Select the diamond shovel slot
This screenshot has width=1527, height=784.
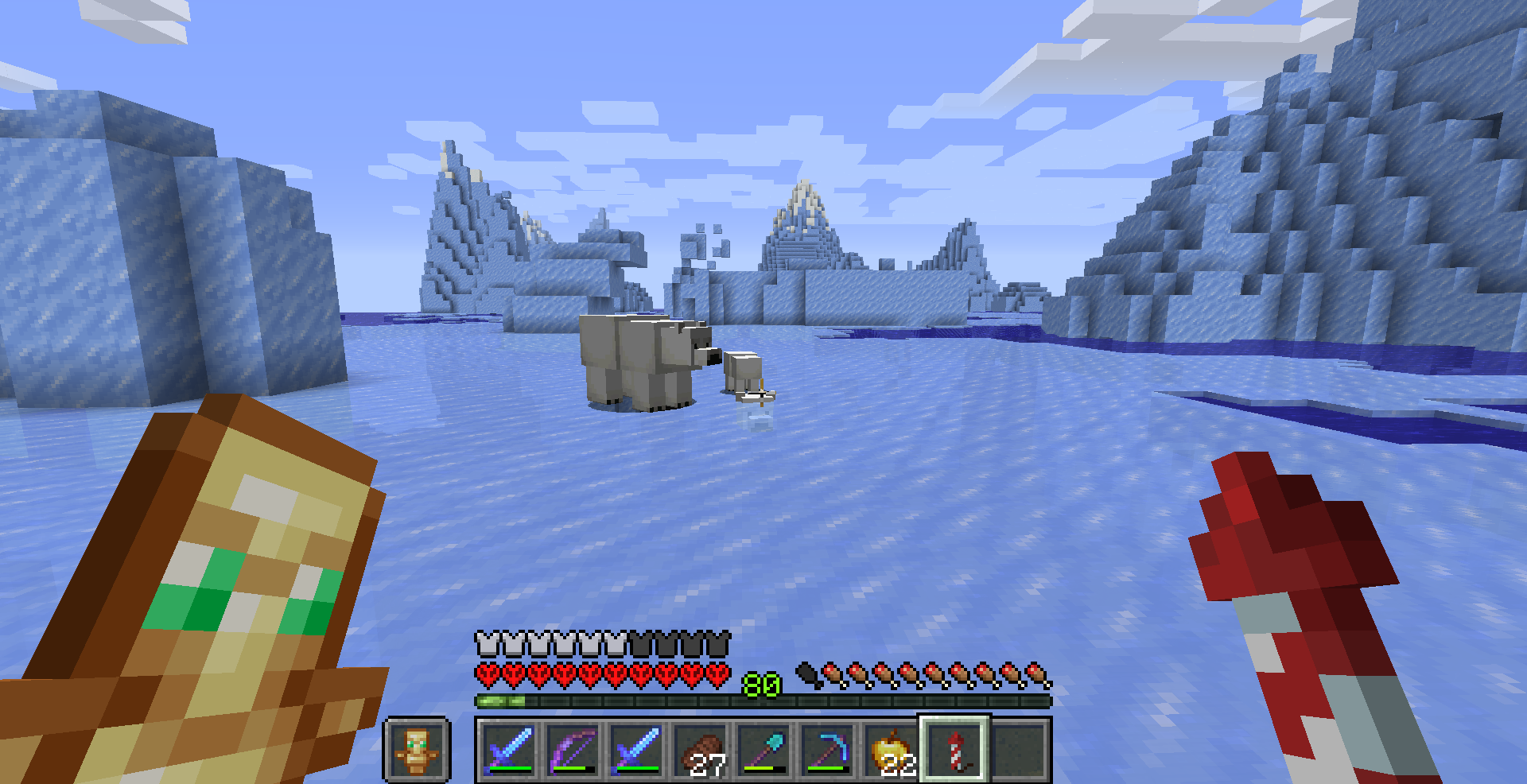pyautogui.click(x=763, y=750)
